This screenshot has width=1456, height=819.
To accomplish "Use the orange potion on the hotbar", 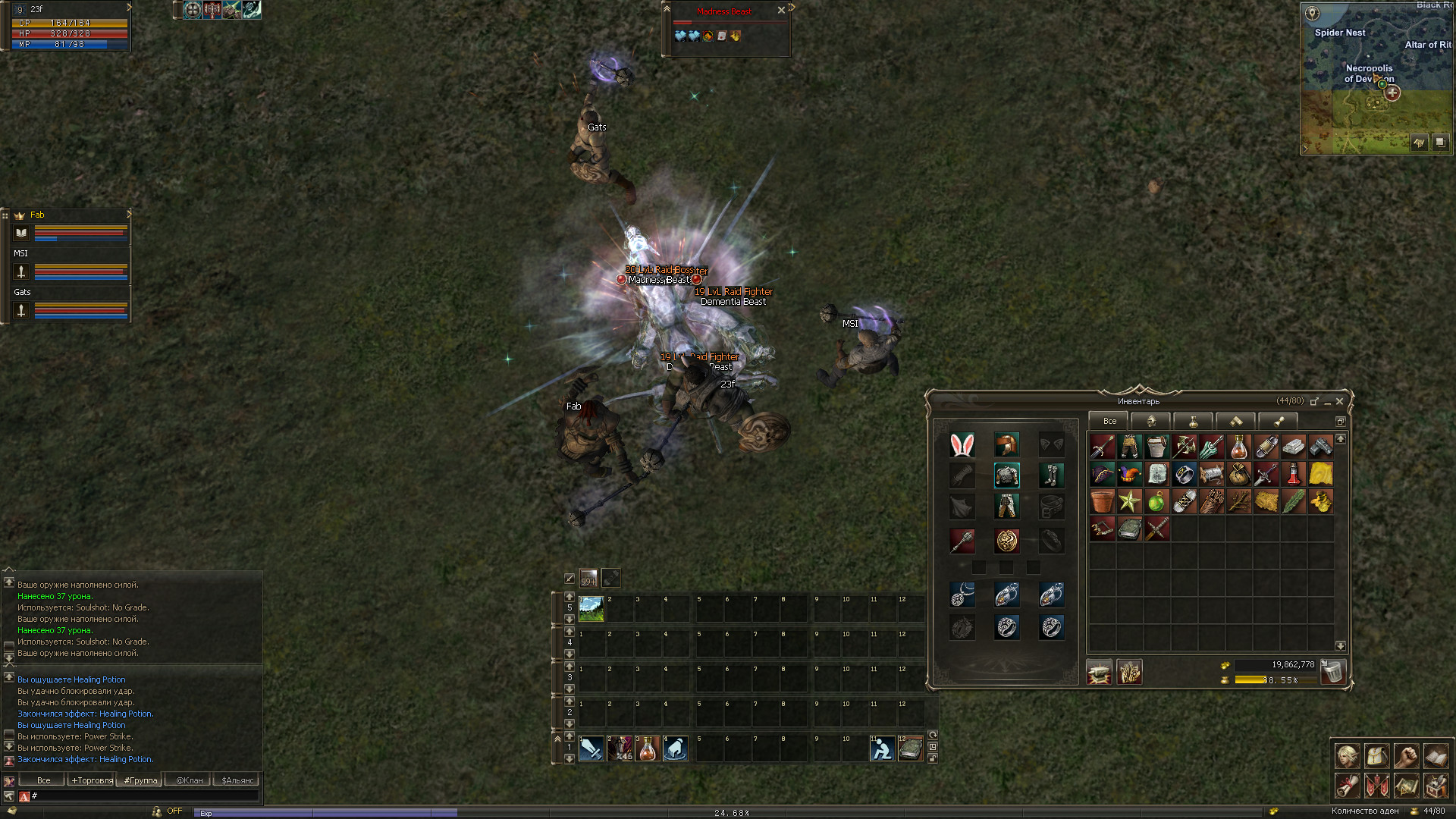I will point(648,748).
